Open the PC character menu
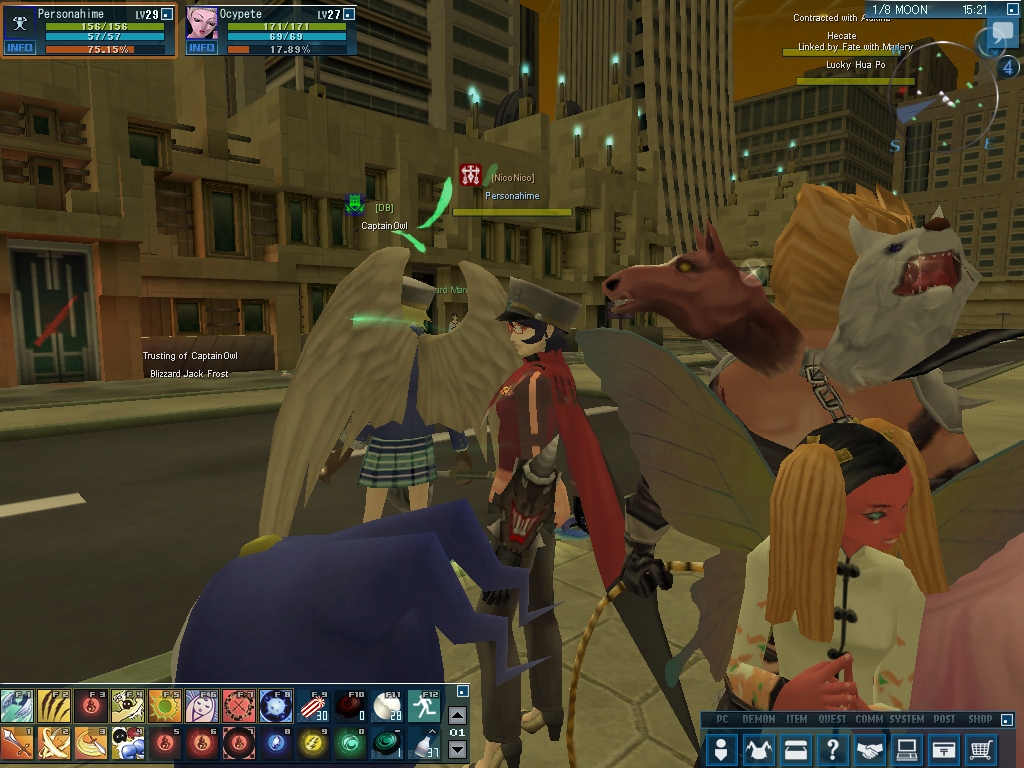This screenshot has height=768, width=1024. [722, 748]
